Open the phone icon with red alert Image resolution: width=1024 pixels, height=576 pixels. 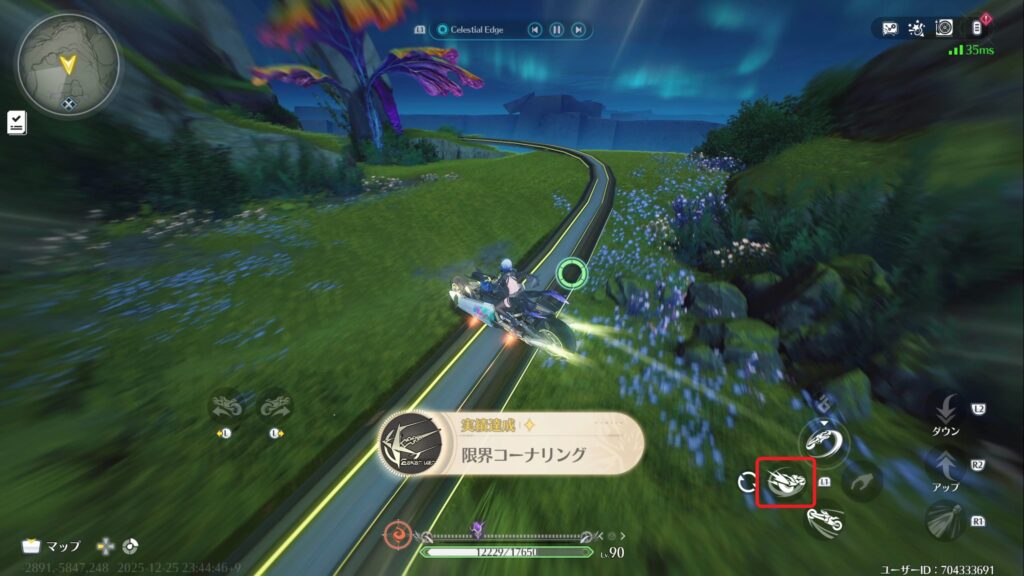(x=978, y=28)
